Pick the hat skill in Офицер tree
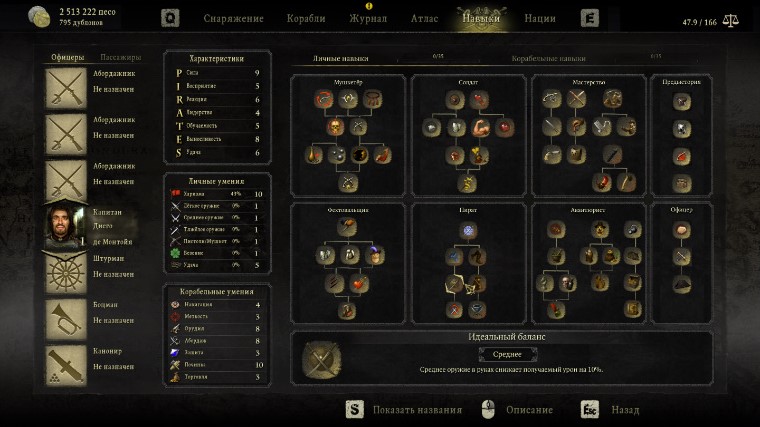The height and width of the screenshot is (427, 760). coord(680,285)
